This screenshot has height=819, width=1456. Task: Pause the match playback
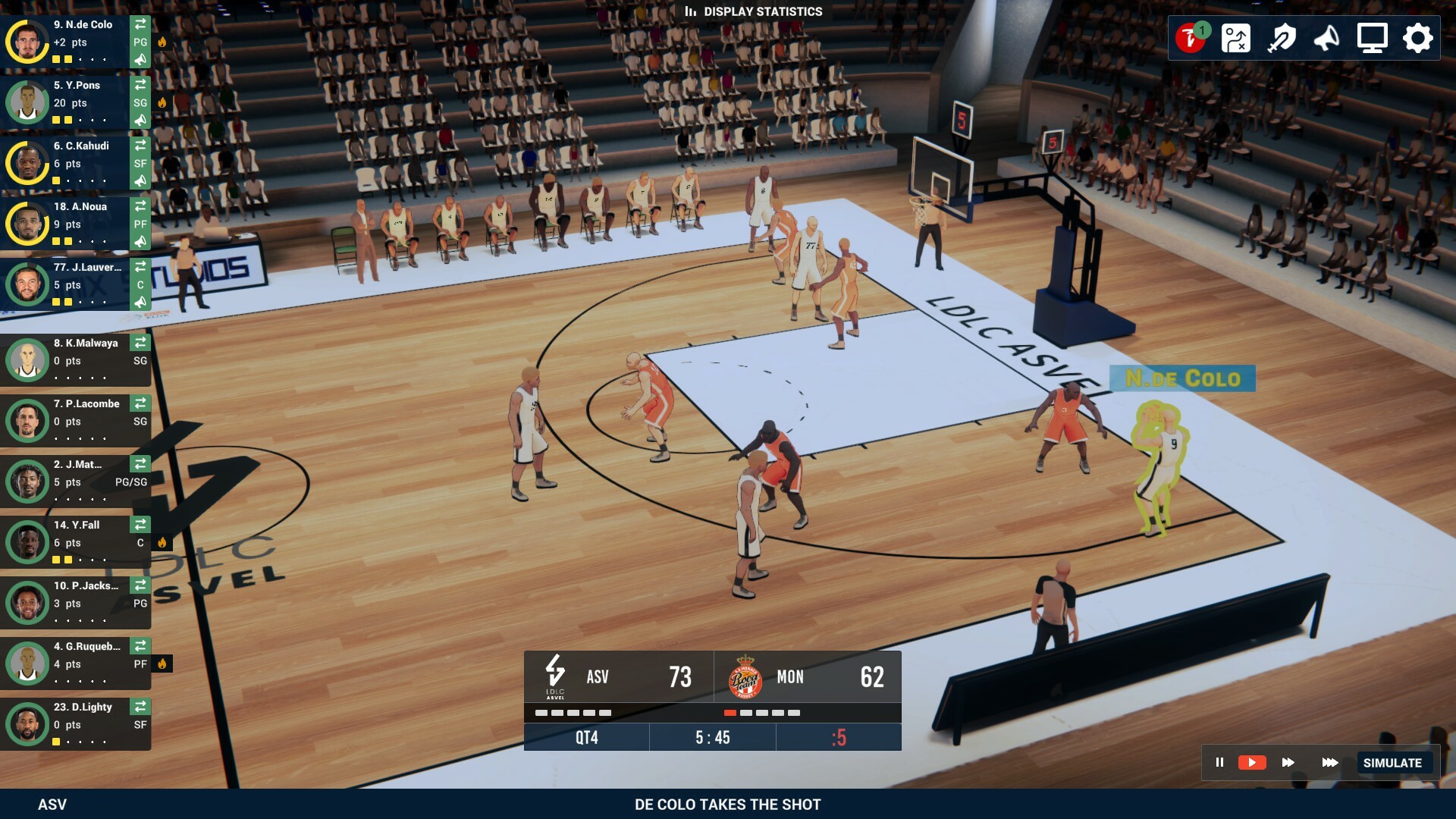tap(1219, 763)
